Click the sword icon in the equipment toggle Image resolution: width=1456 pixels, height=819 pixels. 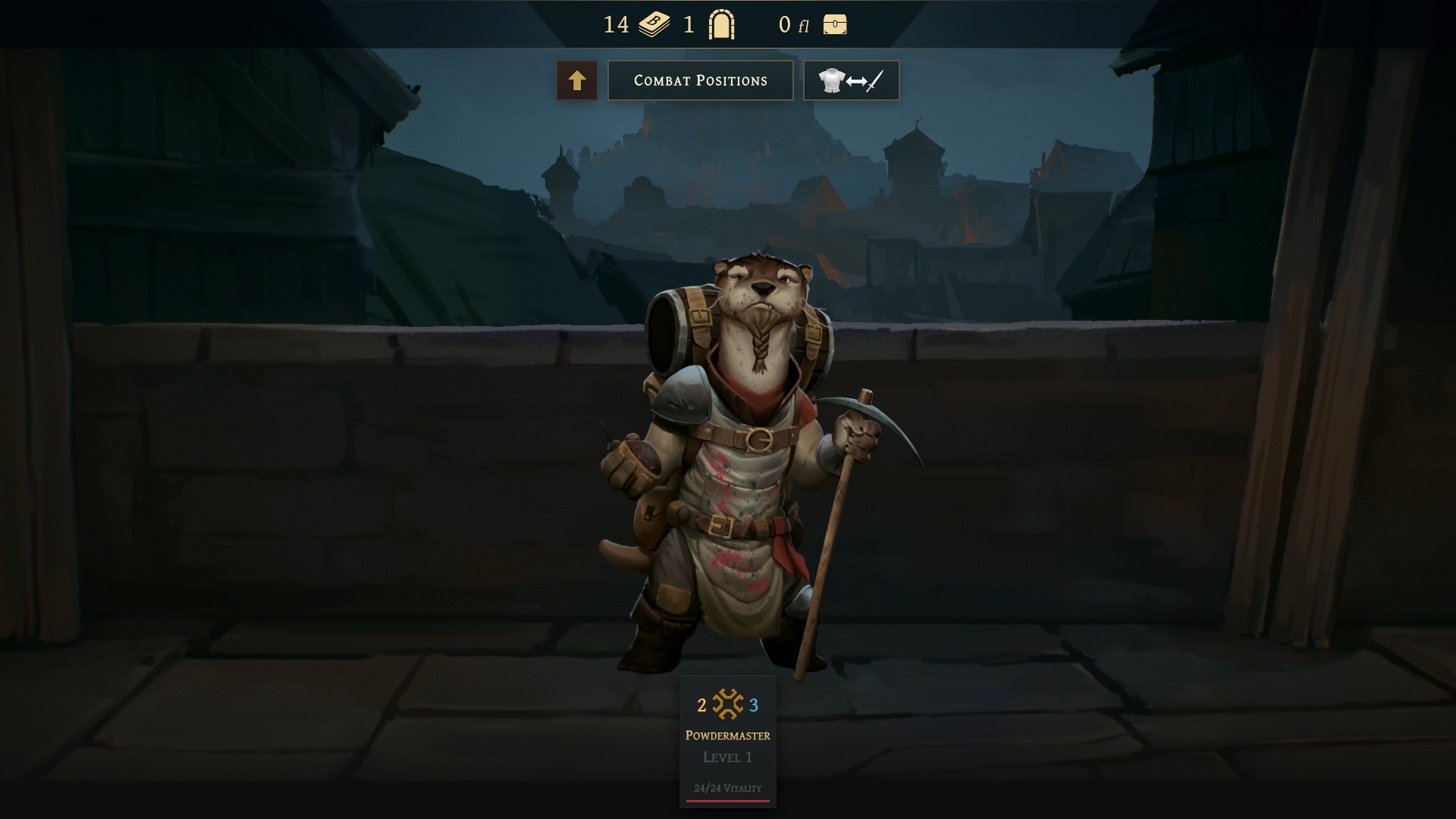tap(874, 81)
